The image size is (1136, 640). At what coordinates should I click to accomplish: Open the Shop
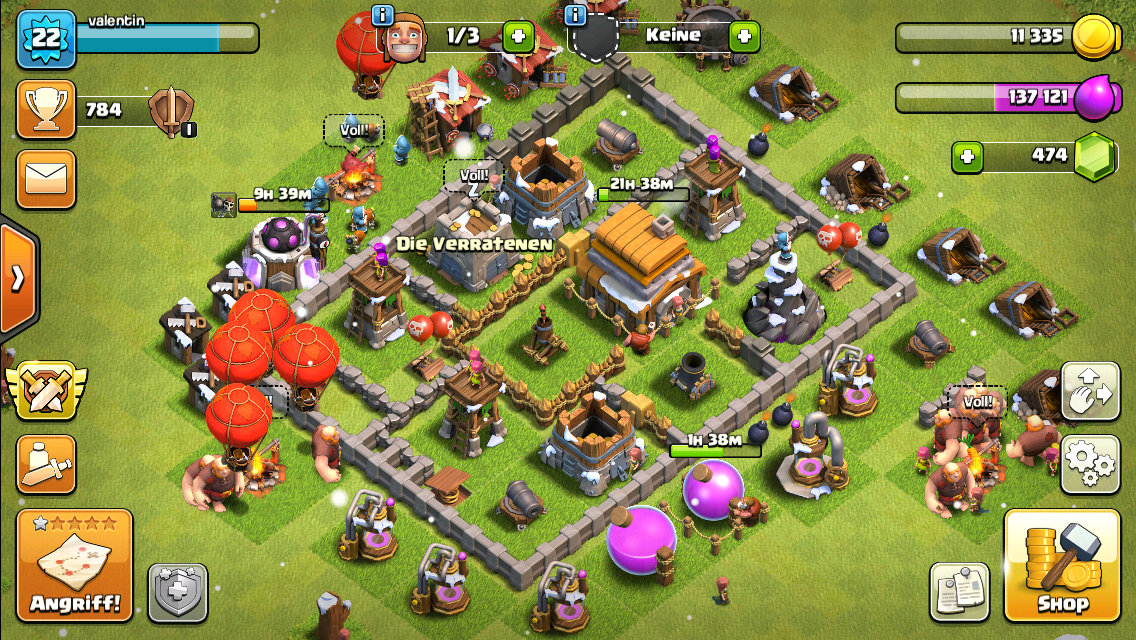coord(1061,566)
